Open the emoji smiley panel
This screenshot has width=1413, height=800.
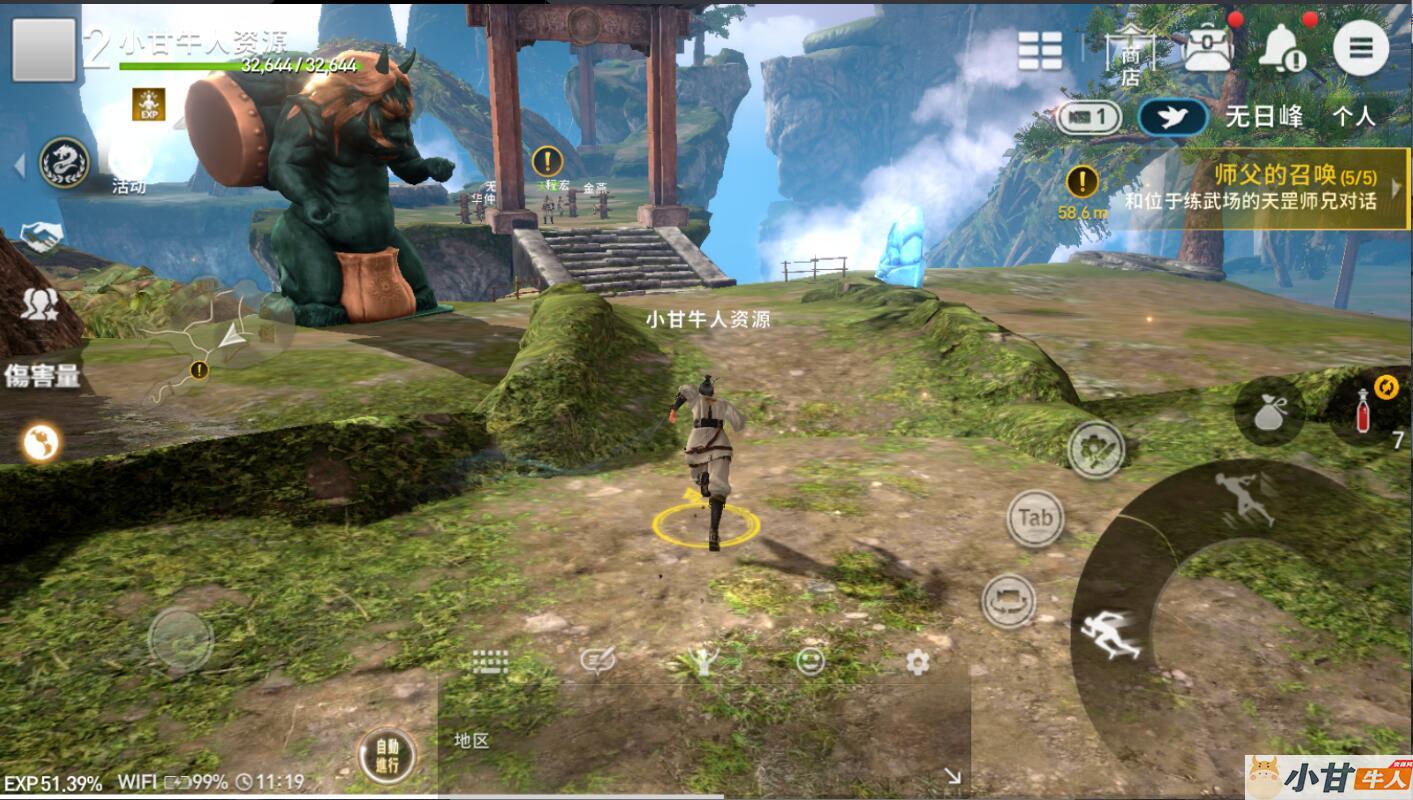click(810, 661)
